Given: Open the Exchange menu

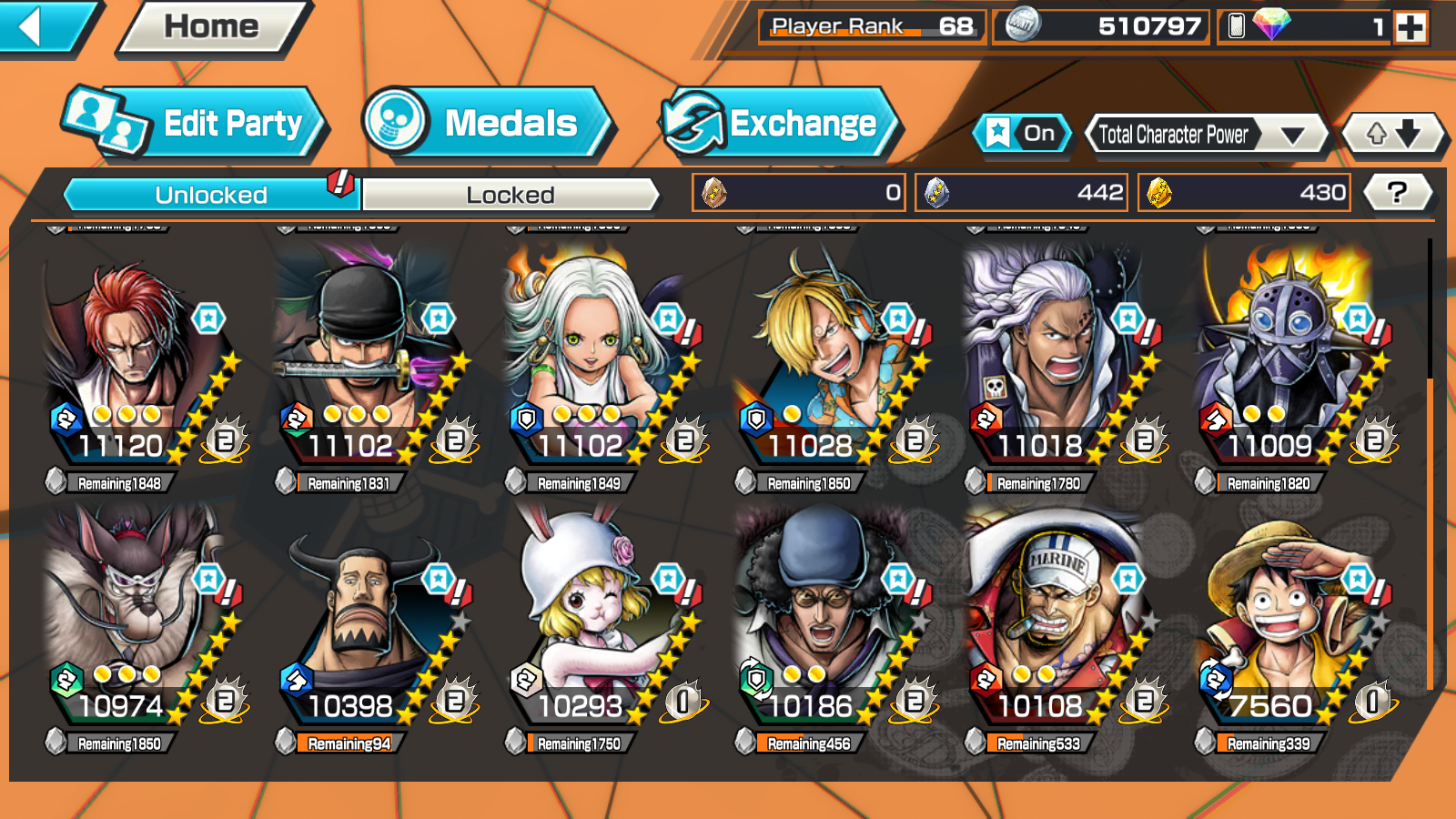Looking at the screenshot, I should click(779, 123).
